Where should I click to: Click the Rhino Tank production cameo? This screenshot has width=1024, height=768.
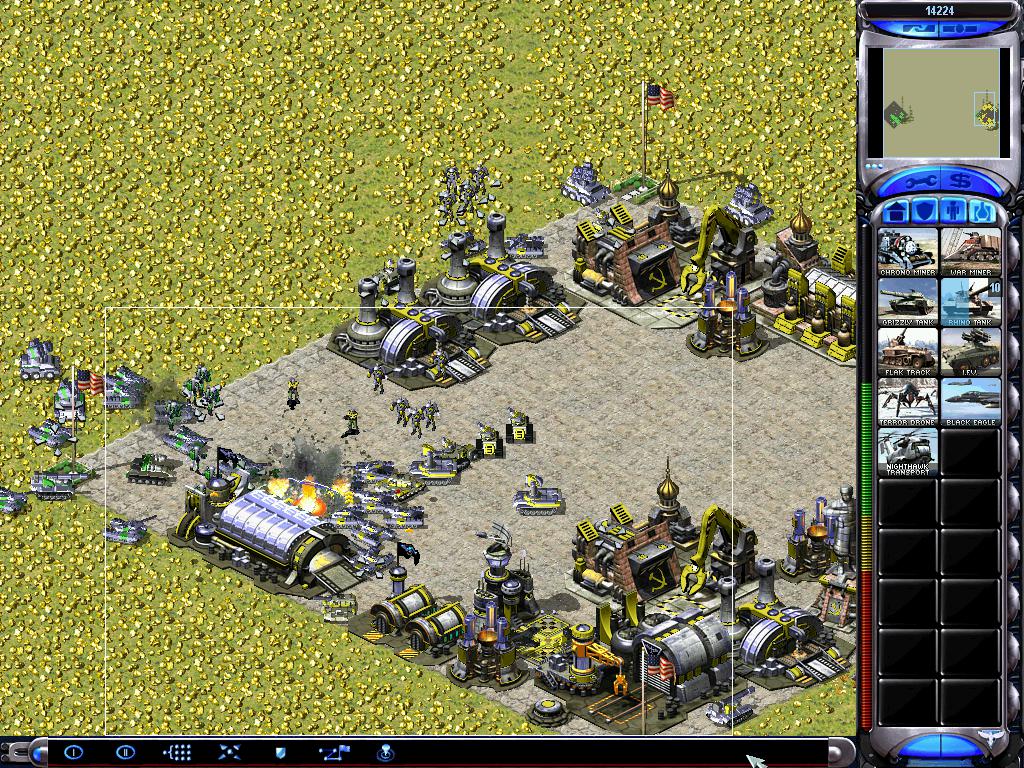click(970, 302)
